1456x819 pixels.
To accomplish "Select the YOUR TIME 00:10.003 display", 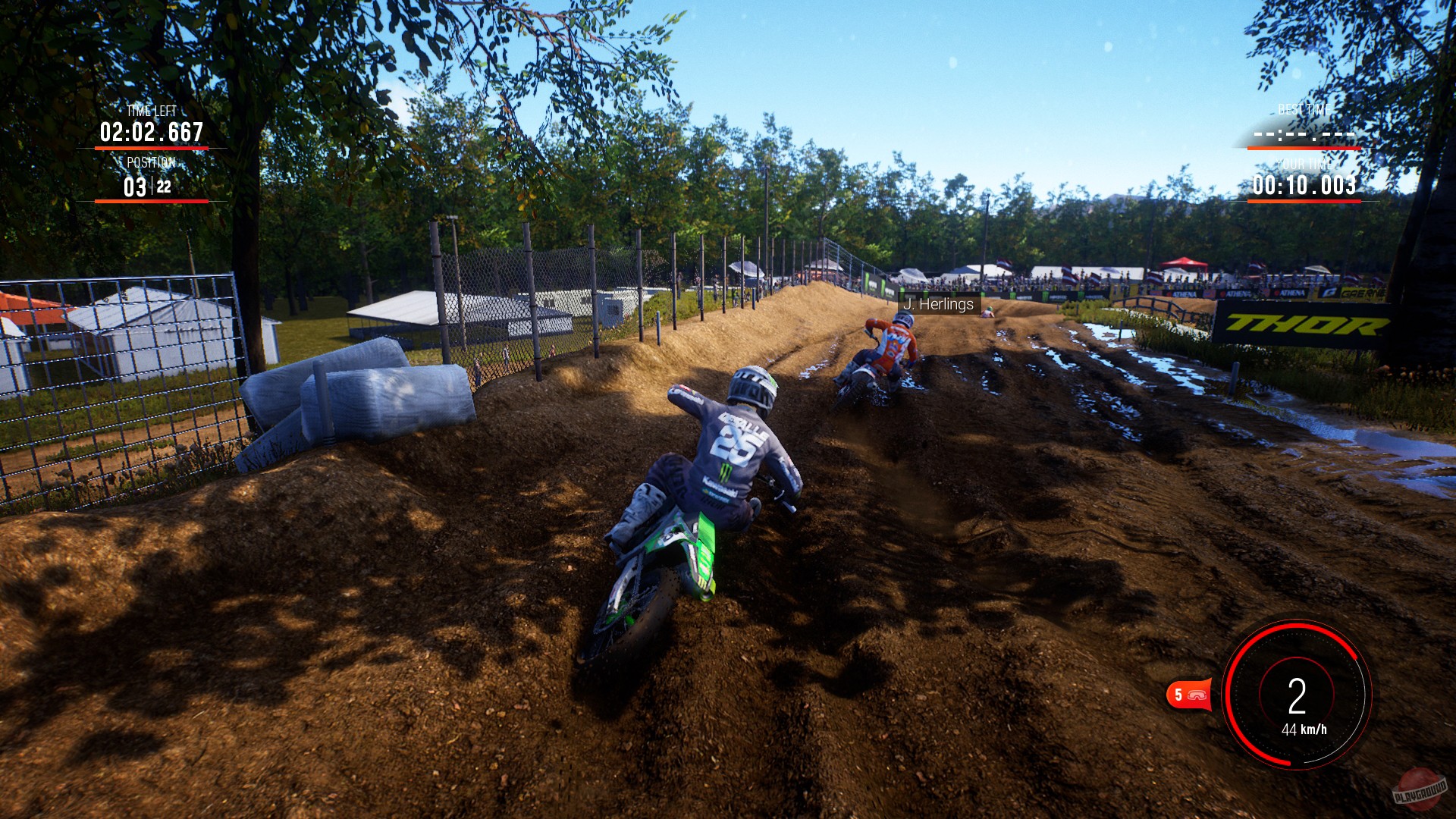I will click(x=1305, y=186).
